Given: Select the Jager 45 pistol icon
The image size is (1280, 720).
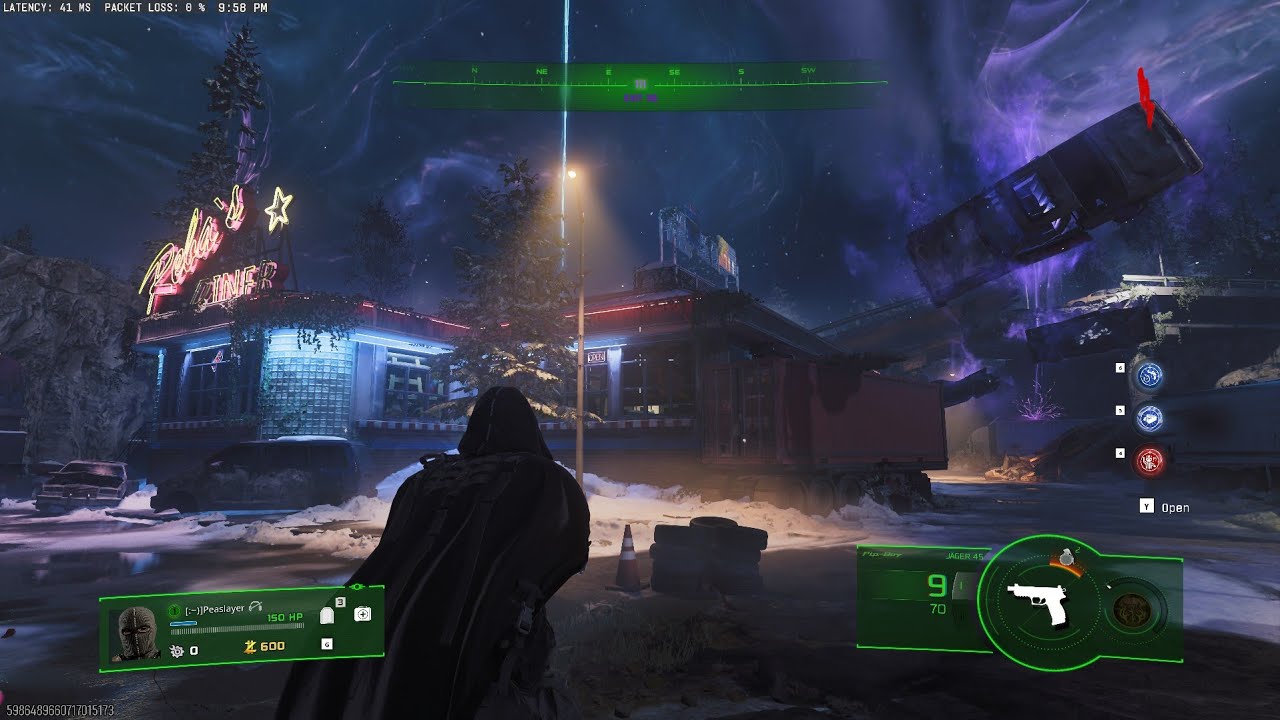Looking at the screenshot, I should click(x=1038, y=603).
